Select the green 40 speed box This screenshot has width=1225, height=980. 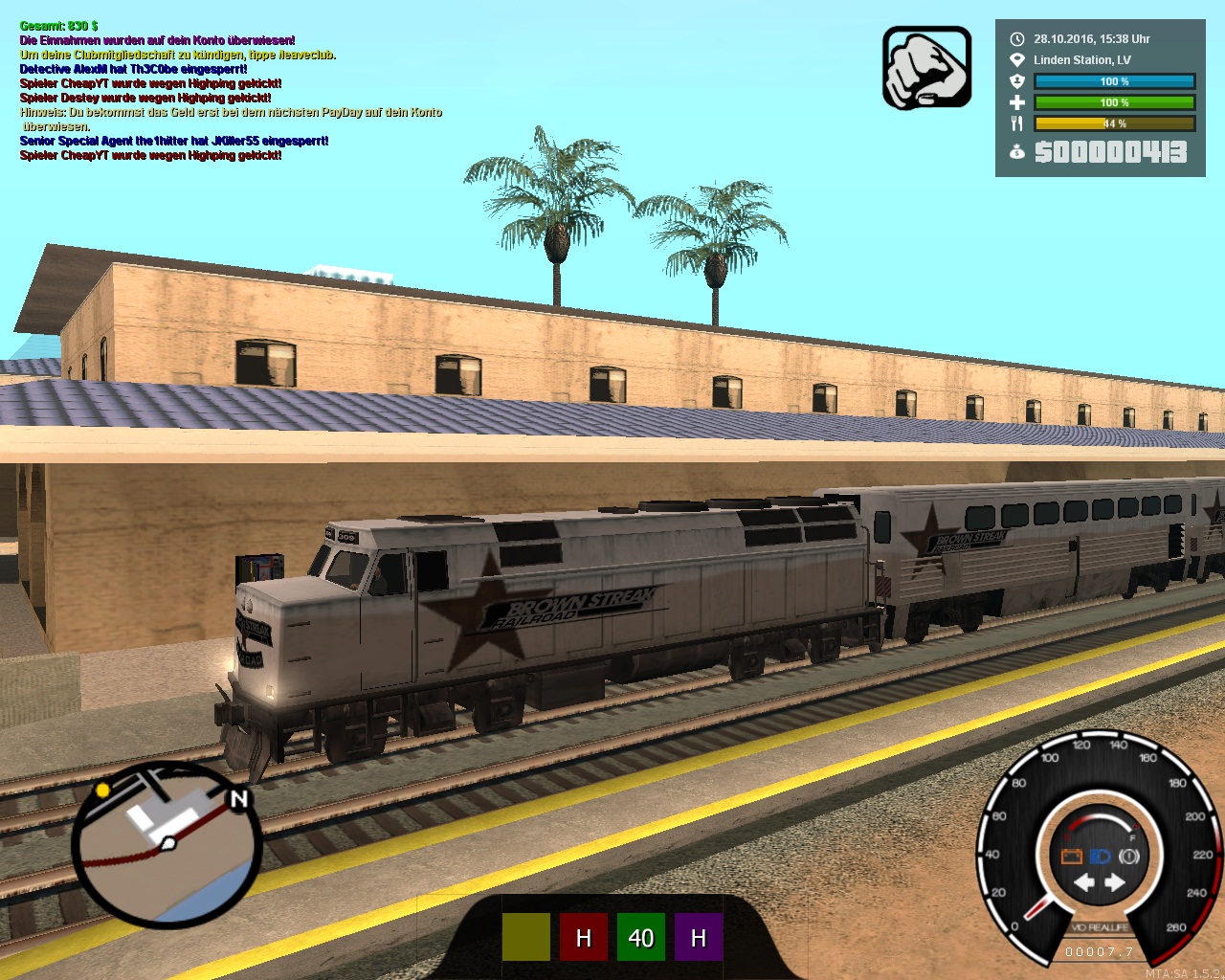tap(641, 937)
